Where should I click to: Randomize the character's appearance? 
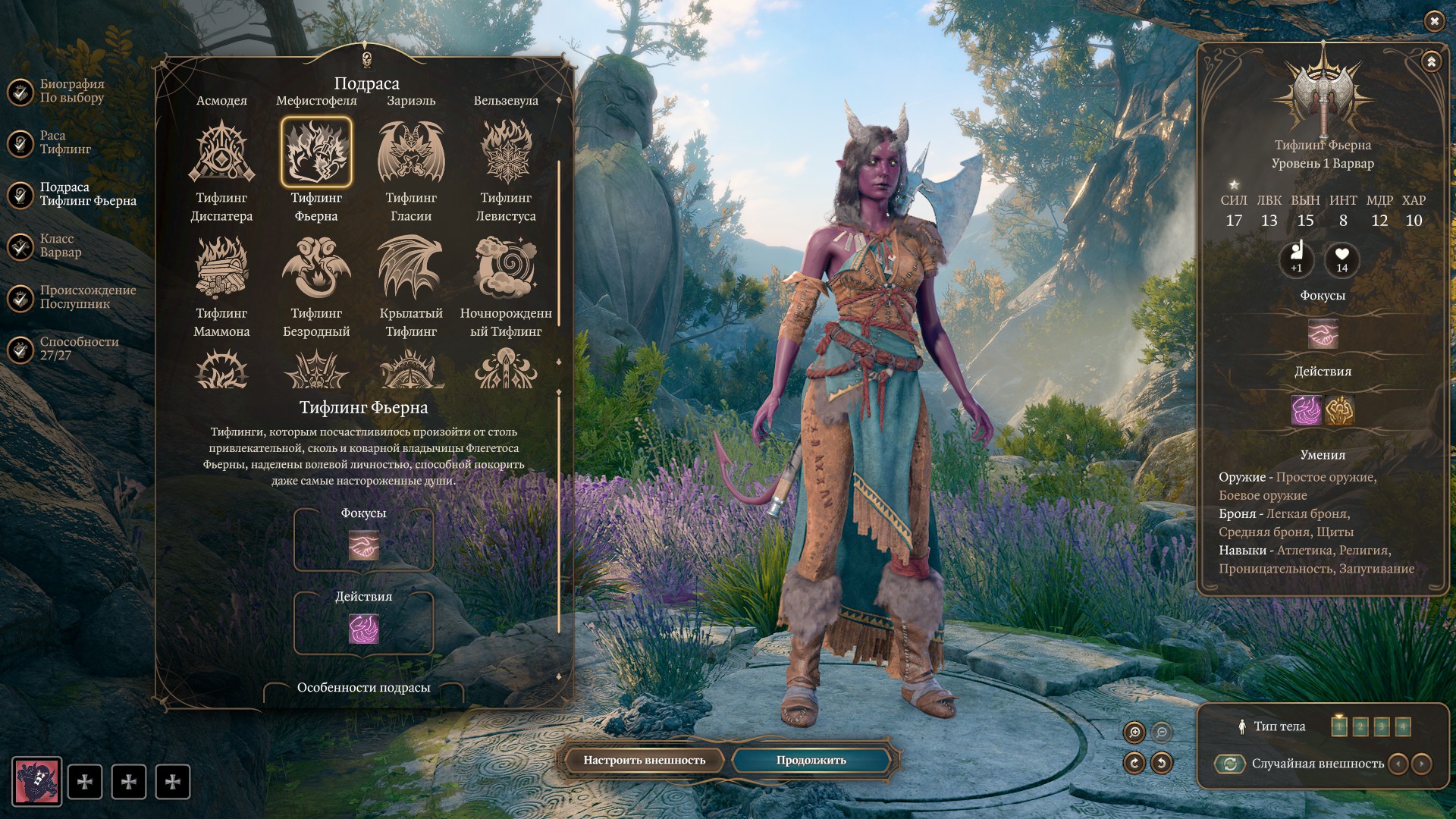point(1230,764)
